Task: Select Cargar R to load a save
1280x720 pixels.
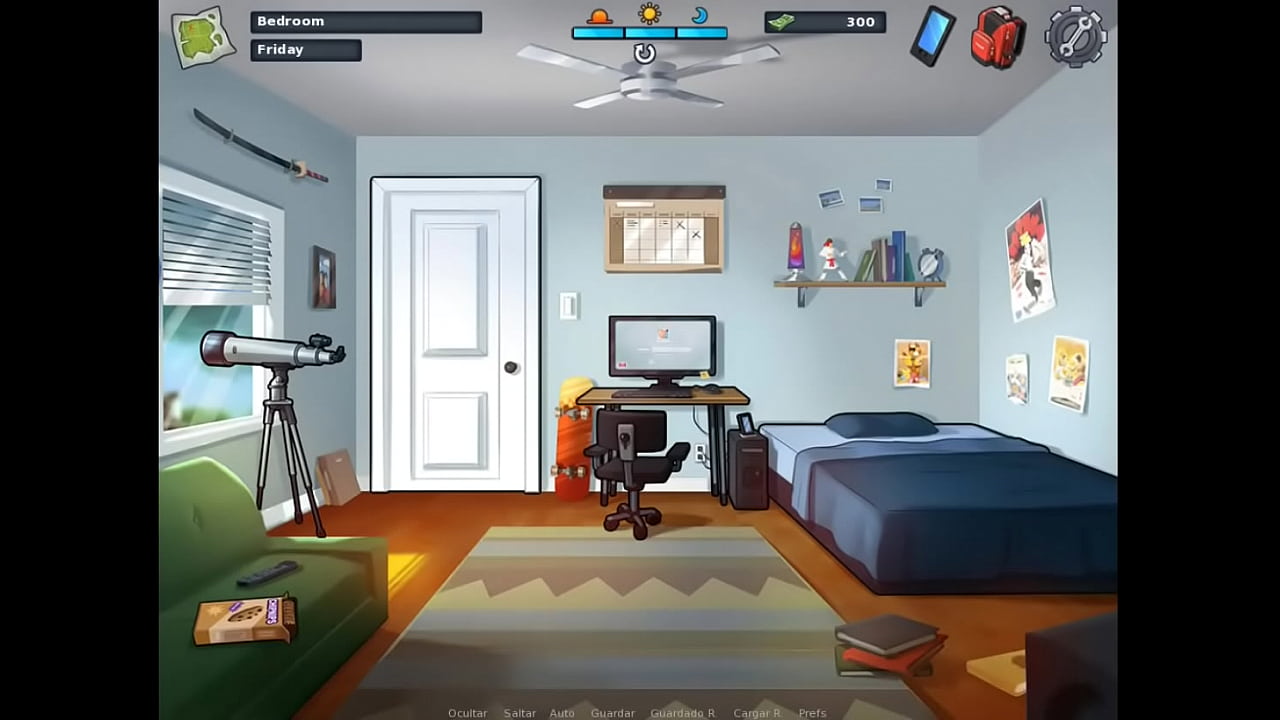Action: (757, 713)
